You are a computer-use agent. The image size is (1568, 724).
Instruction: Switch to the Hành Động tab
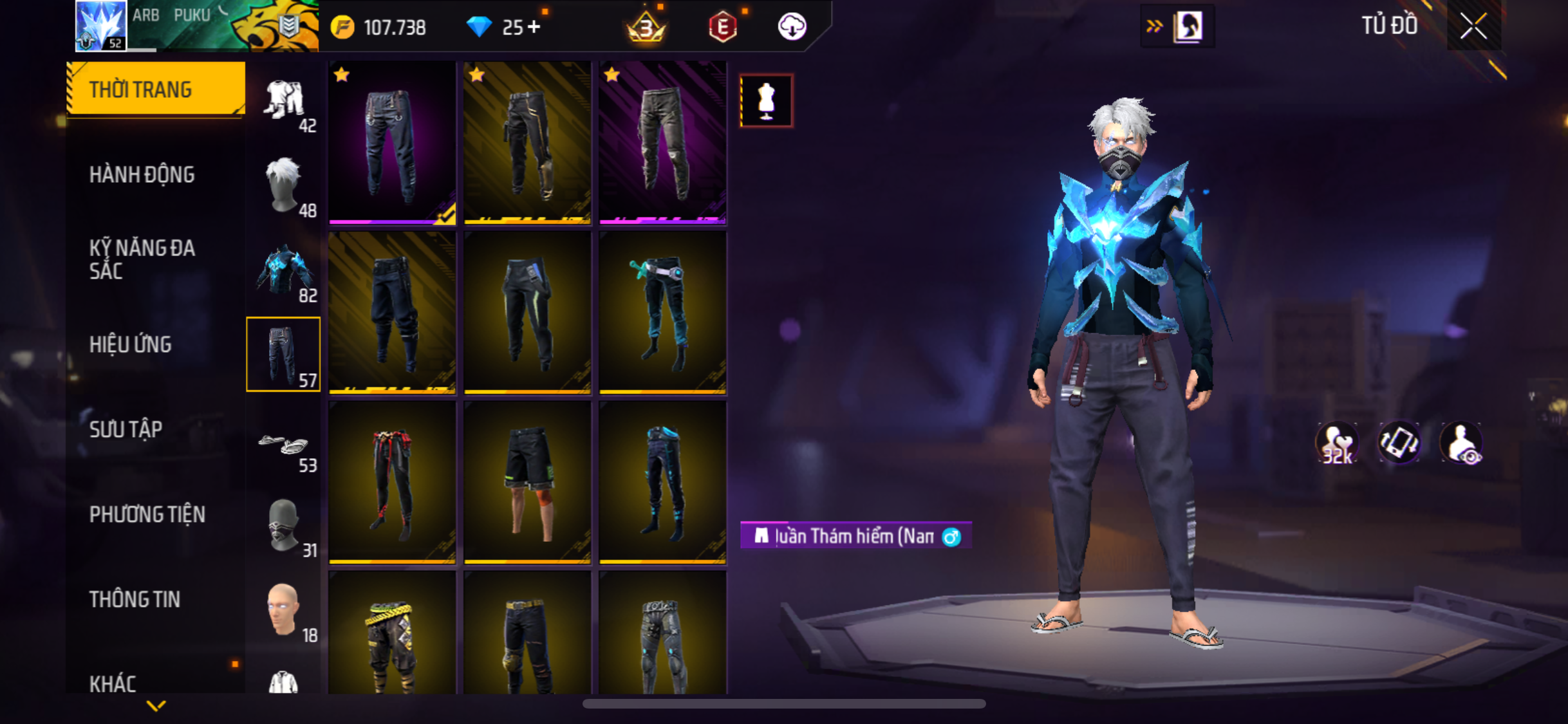tap(142, 174)
